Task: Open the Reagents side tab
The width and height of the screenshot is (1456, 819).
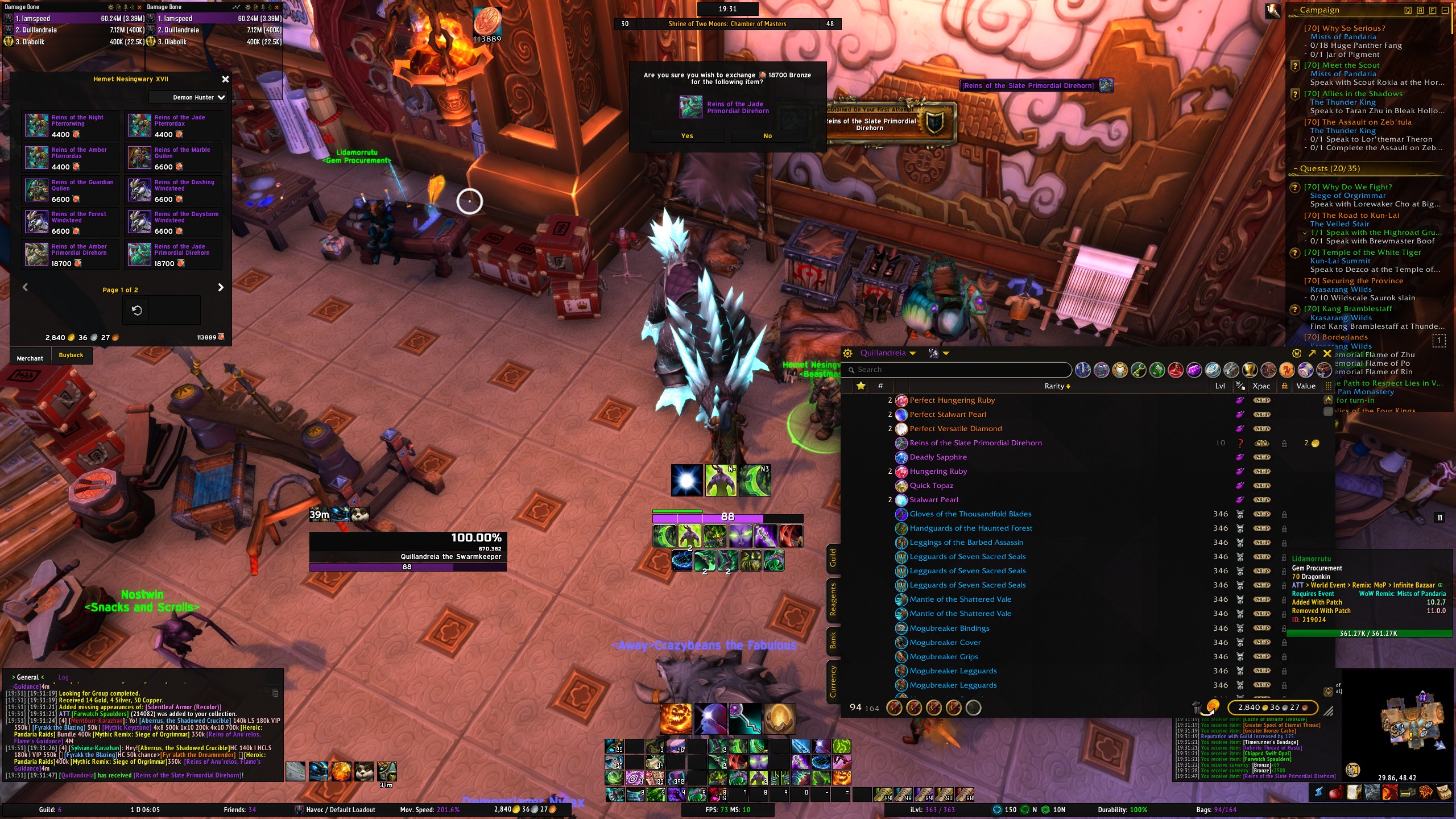Action: tap(833, 599)
